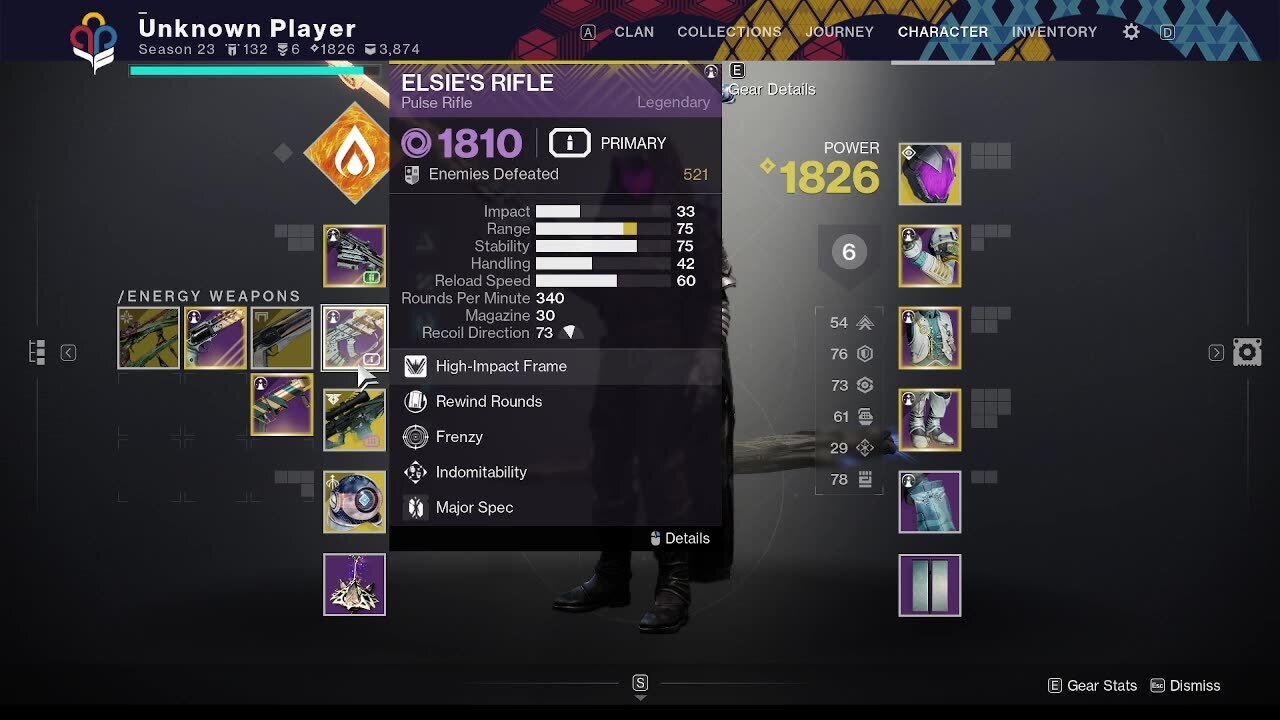Screen dimensions: 1280x720
Task: Switch to the INVENTORY tab
Action: (1054, 31)
